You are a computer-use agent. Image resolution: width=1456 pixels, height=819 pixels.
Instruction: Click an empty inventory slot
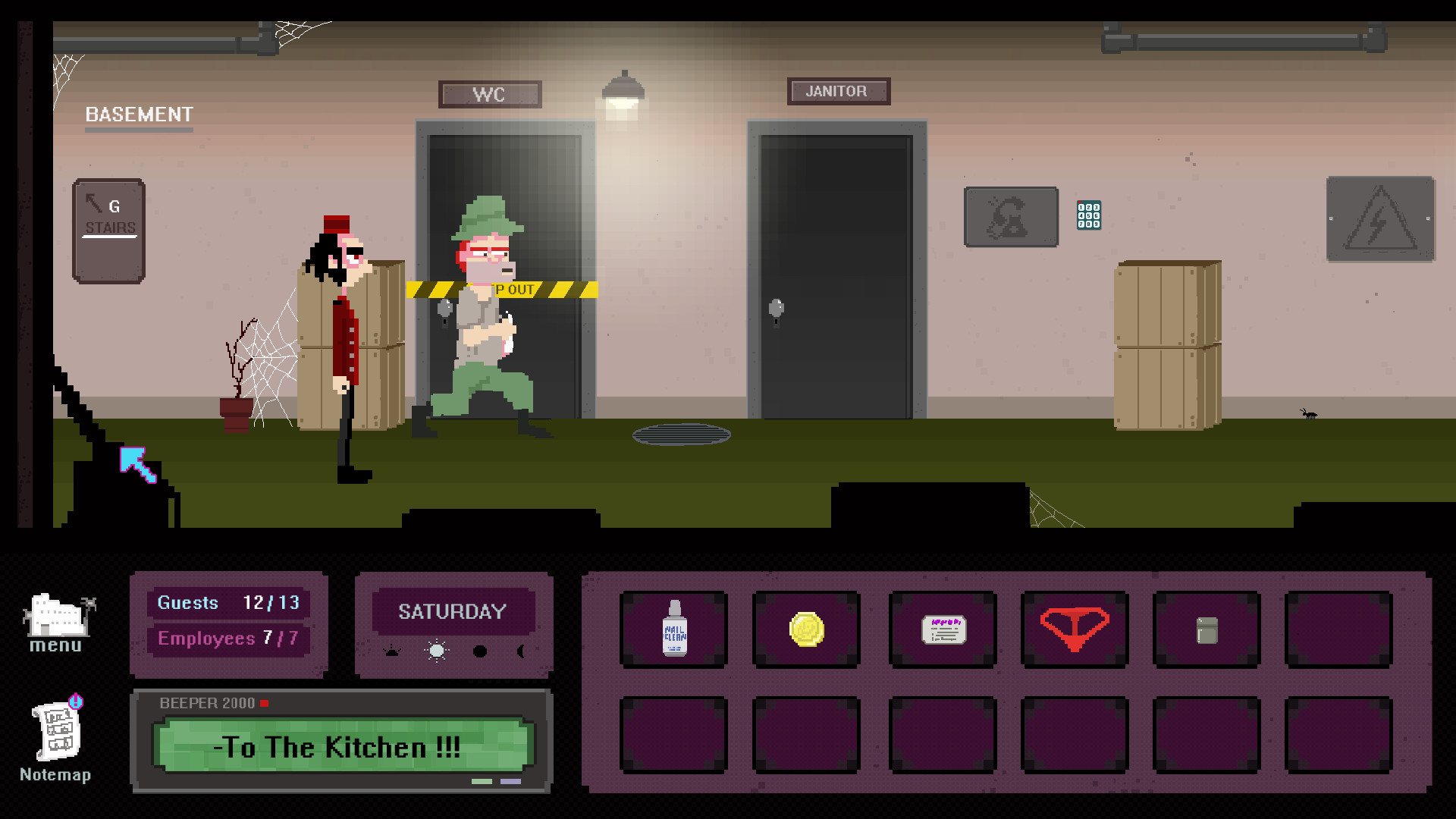tap(1338, 629)
